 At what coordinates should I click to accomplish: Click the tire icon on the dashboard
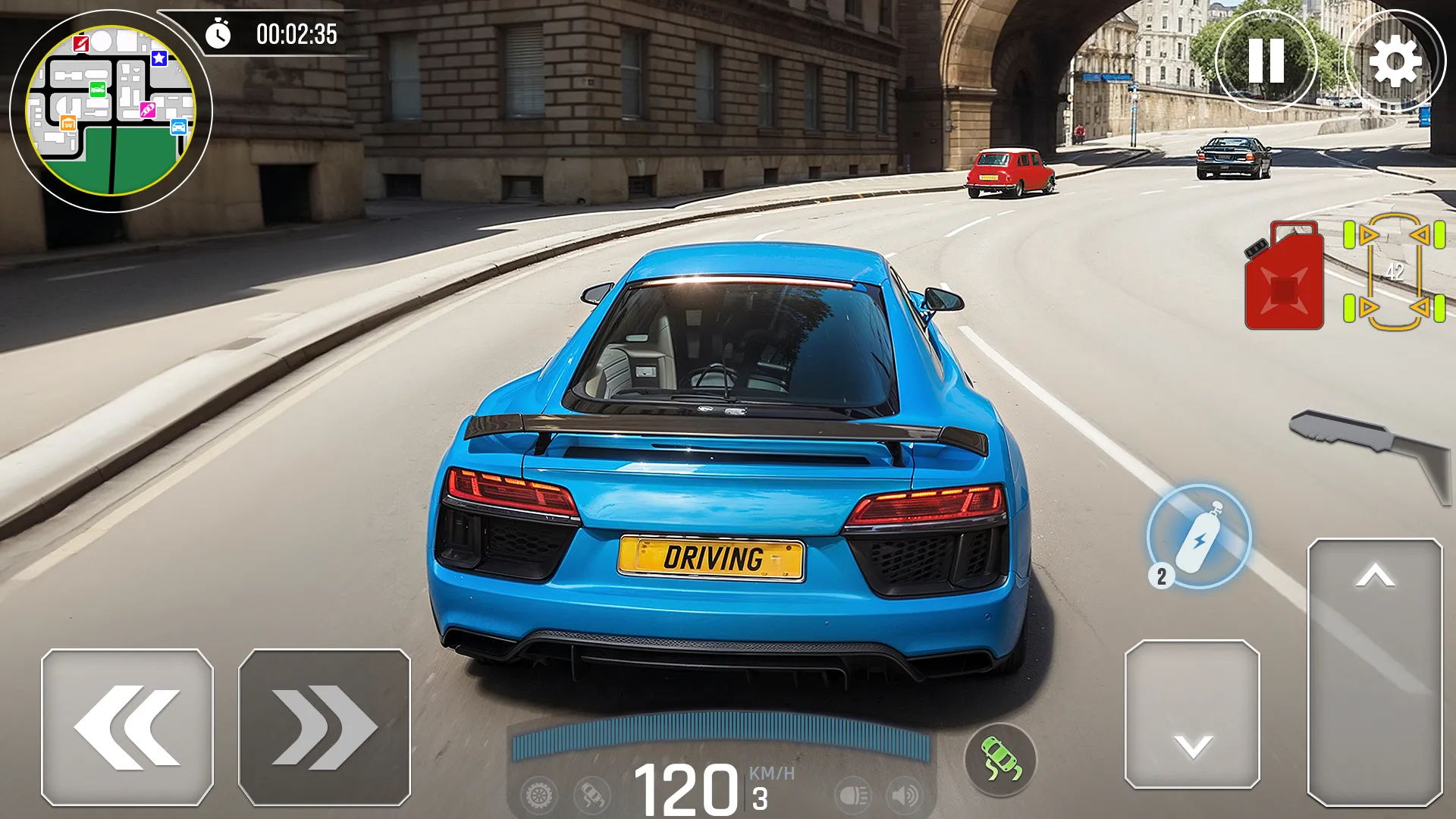tap(539, 795)
